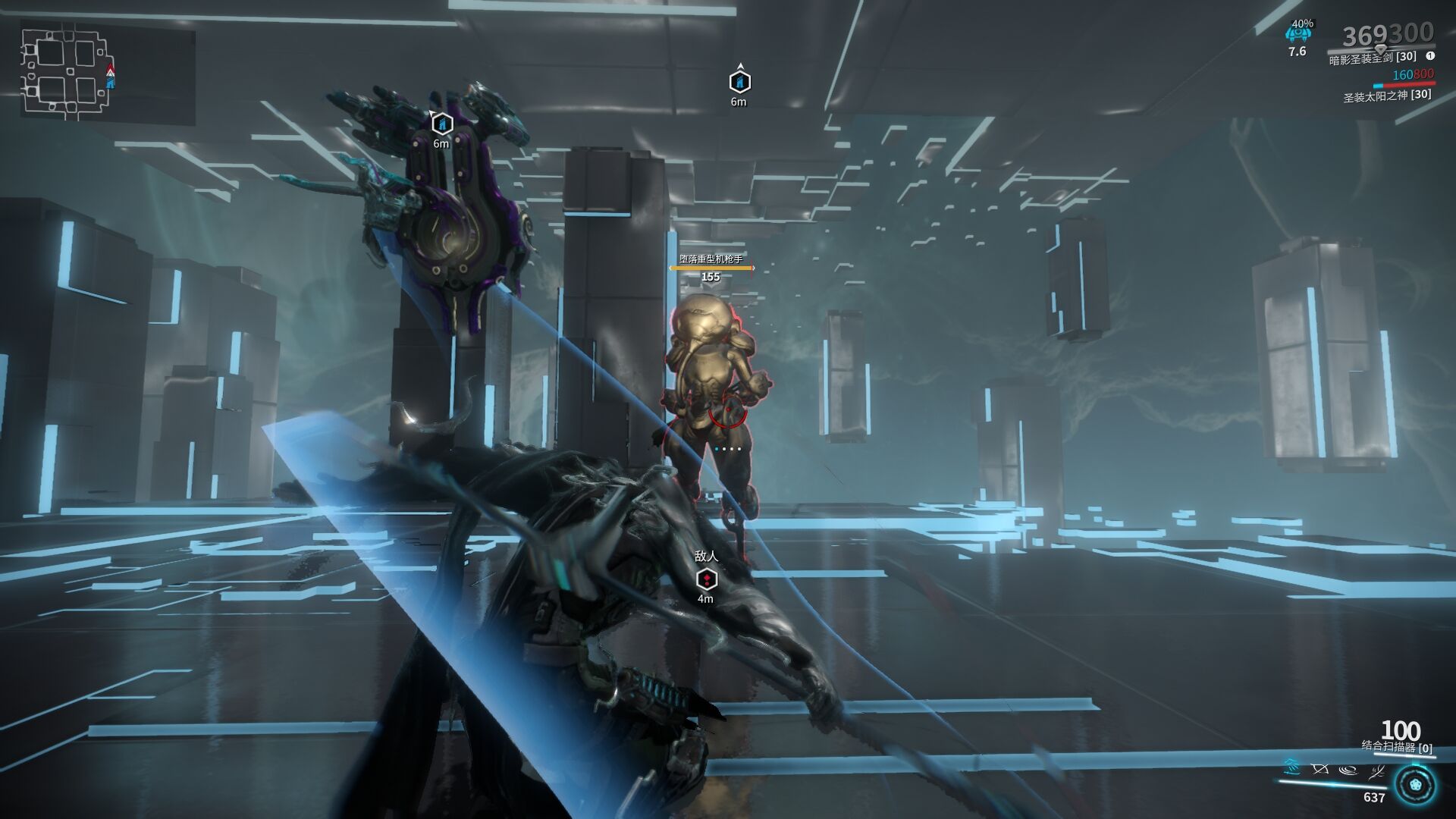Activate the crossed bow ability icon
Screen dimensions: 1456x819
click(x=1319, y=770)
